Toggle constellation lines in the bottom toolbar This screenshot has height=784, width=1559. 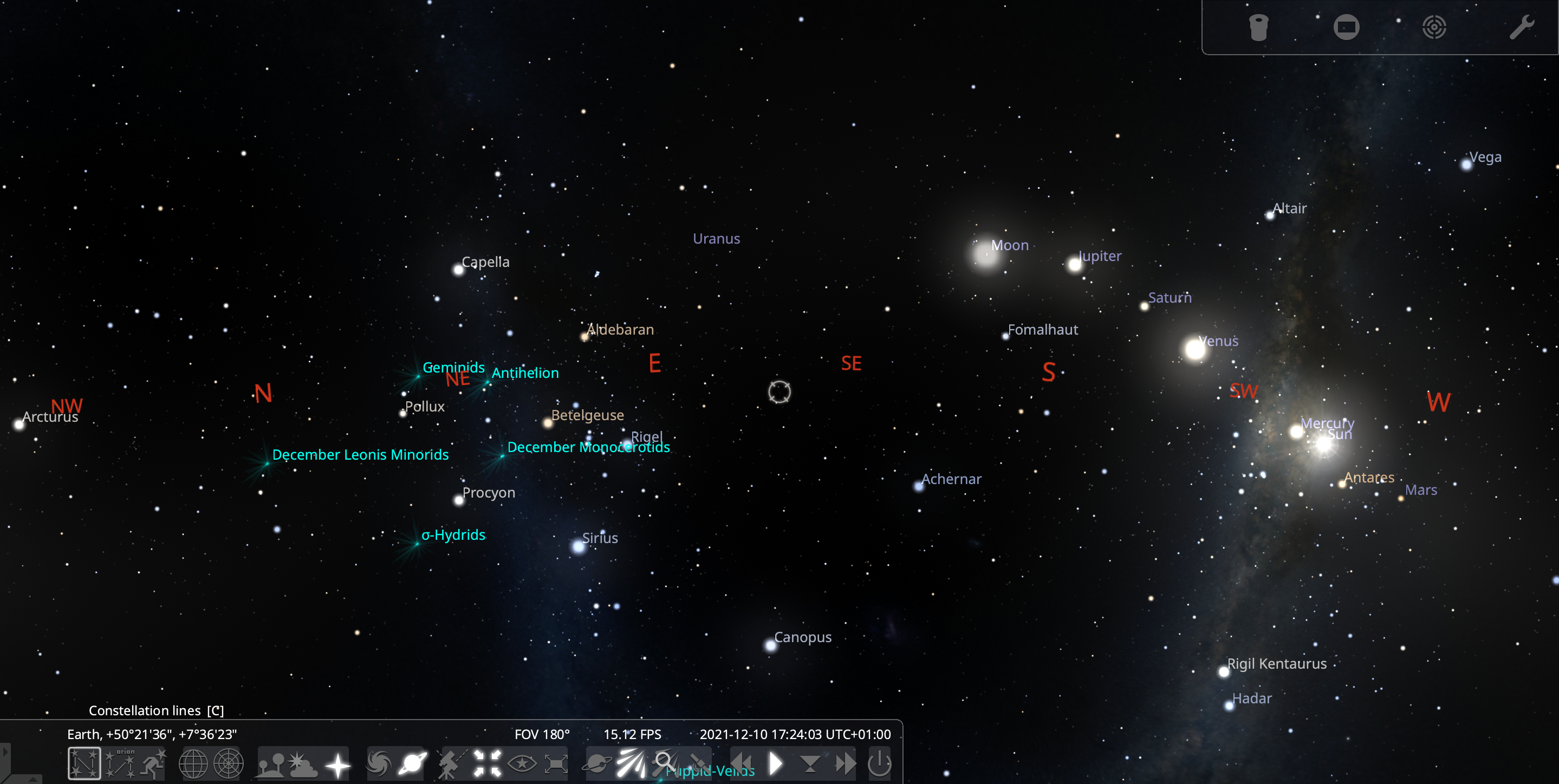tap(84, 763)
